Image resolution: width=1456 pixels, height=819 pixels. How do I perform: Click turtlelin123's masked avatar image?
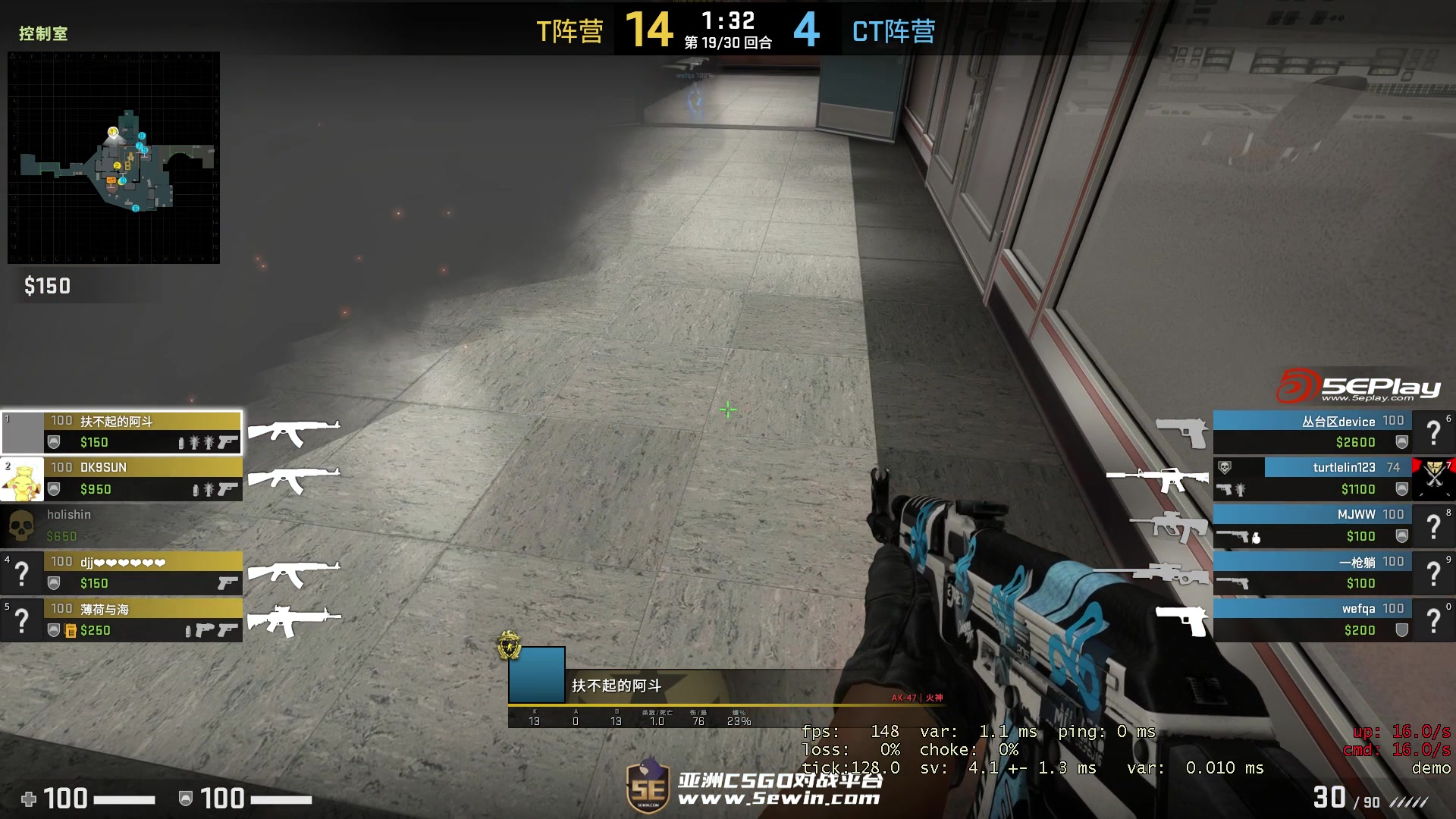click(1432, 477)
